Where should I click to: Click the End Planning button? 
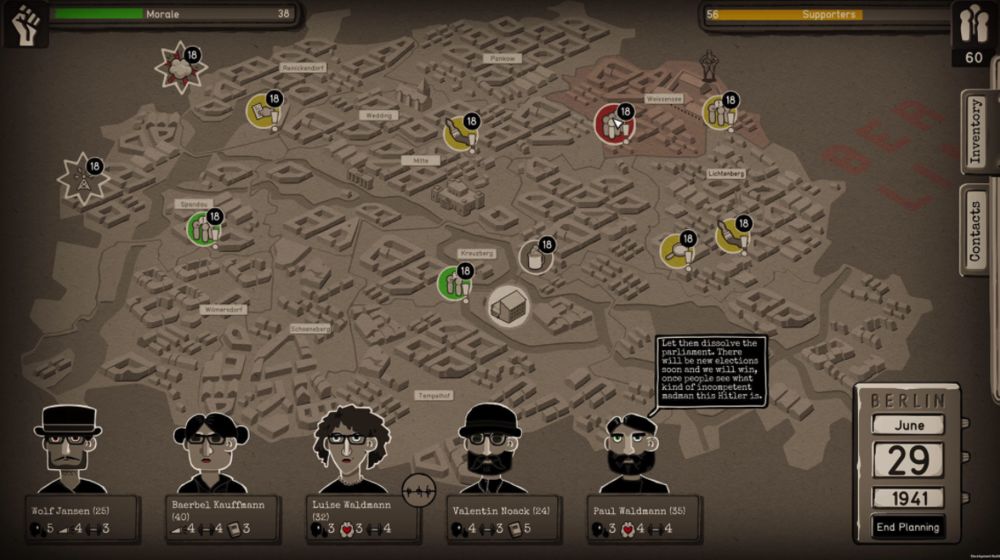pyautogui.click(x=908, y=527)
